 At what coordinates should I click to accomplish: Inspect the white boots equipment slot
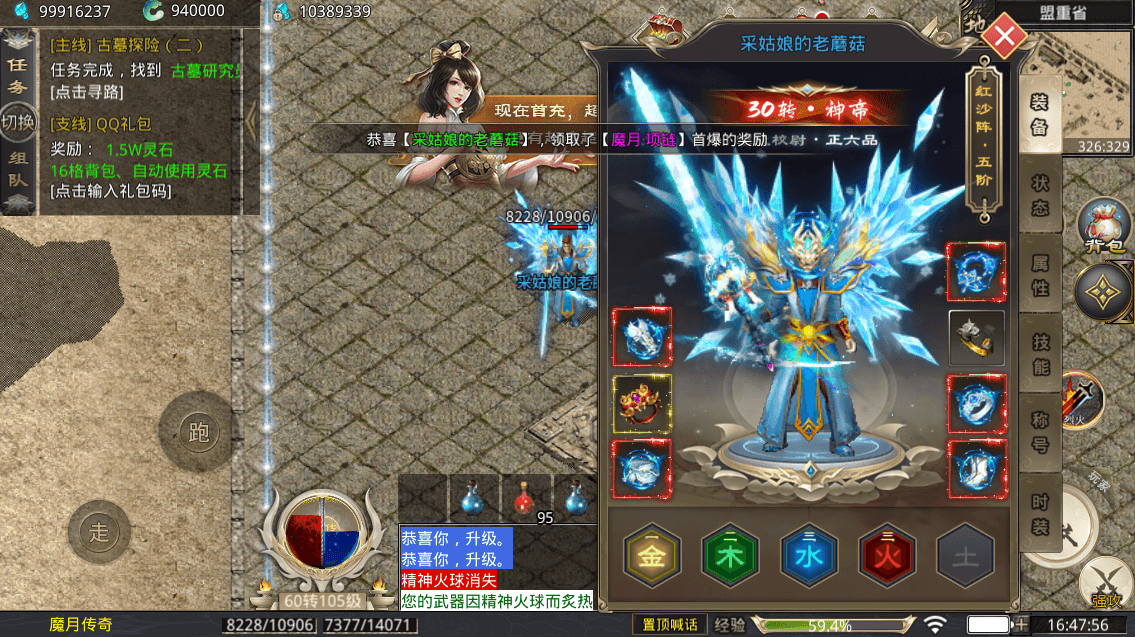coord(976,468)
